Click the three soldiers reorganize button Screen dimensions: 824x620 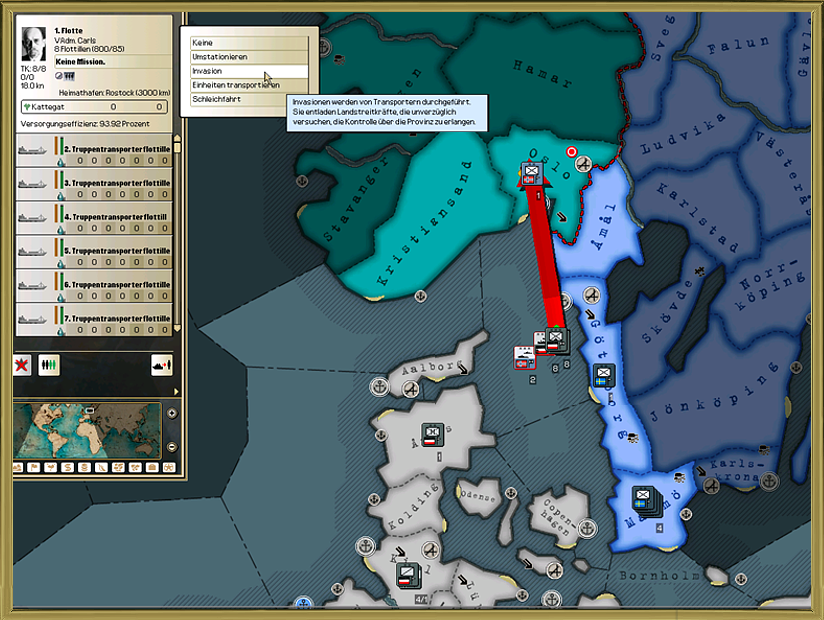49,365
